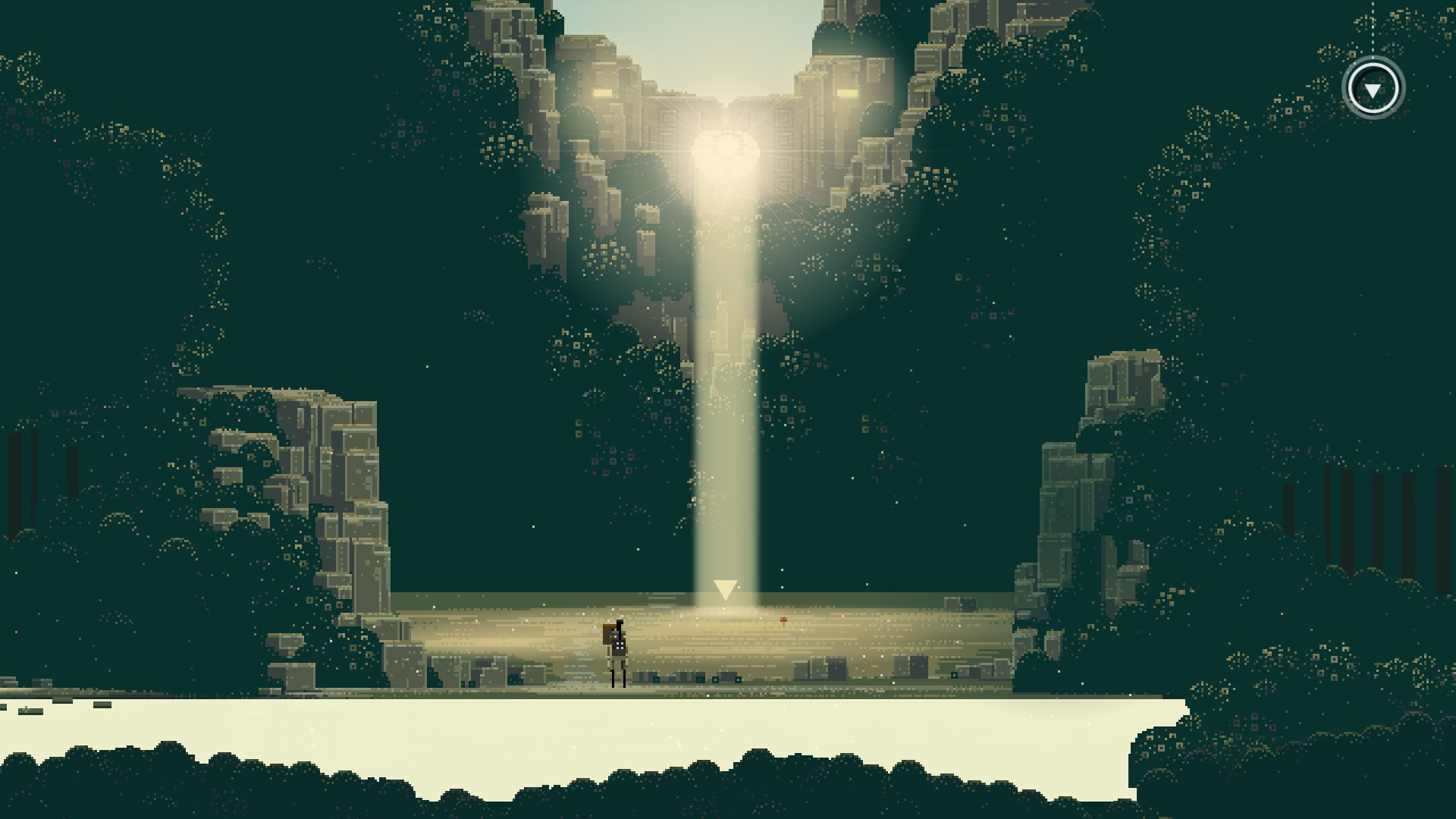The width and height of the screenshot is (1456, 819).
Task: Click the Scythian's backpack
Action: [607, 635]
